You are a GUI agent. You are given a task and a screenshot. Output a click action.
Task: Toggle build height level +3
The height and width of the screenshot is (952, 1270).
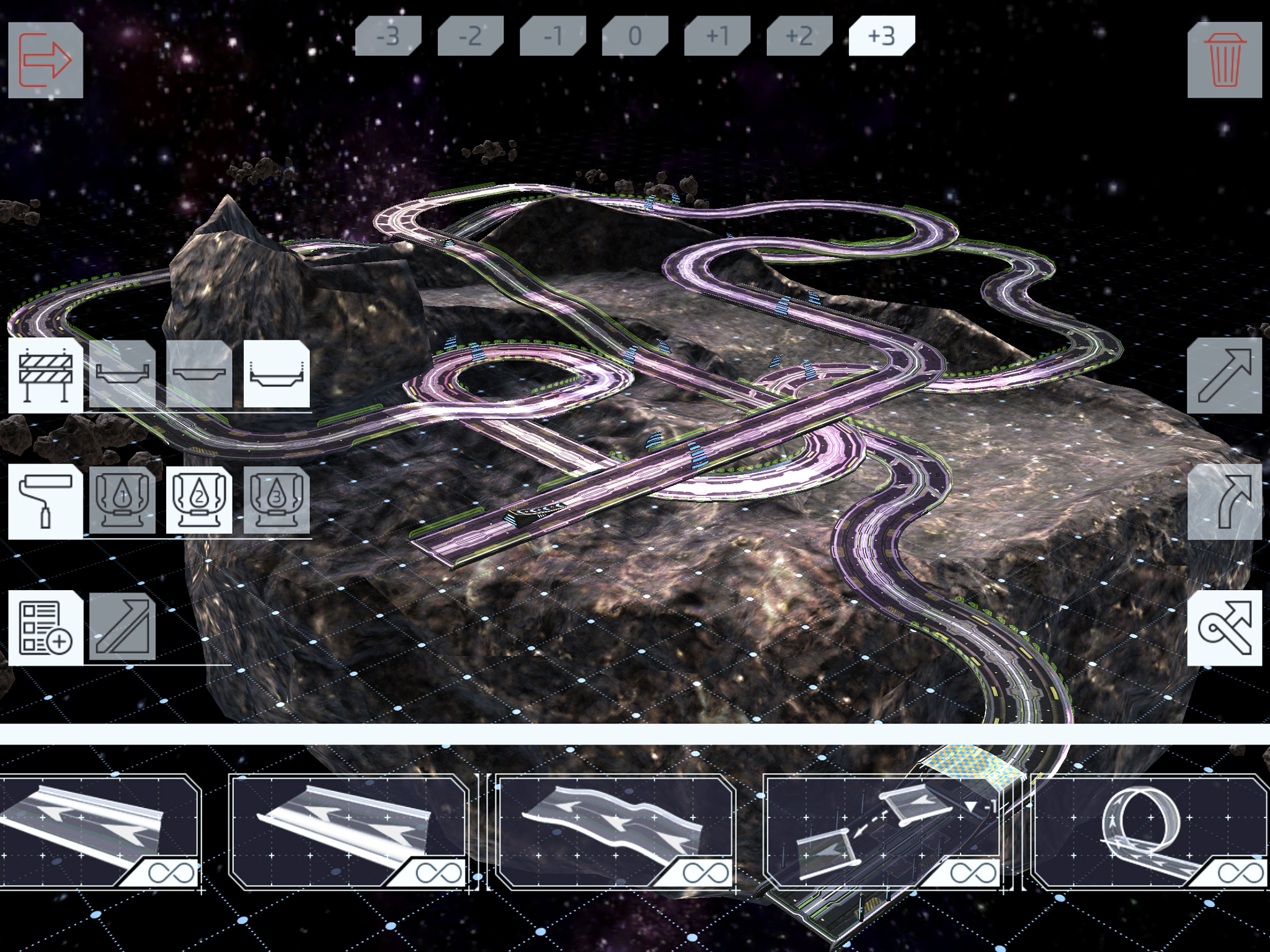(884, 37)
